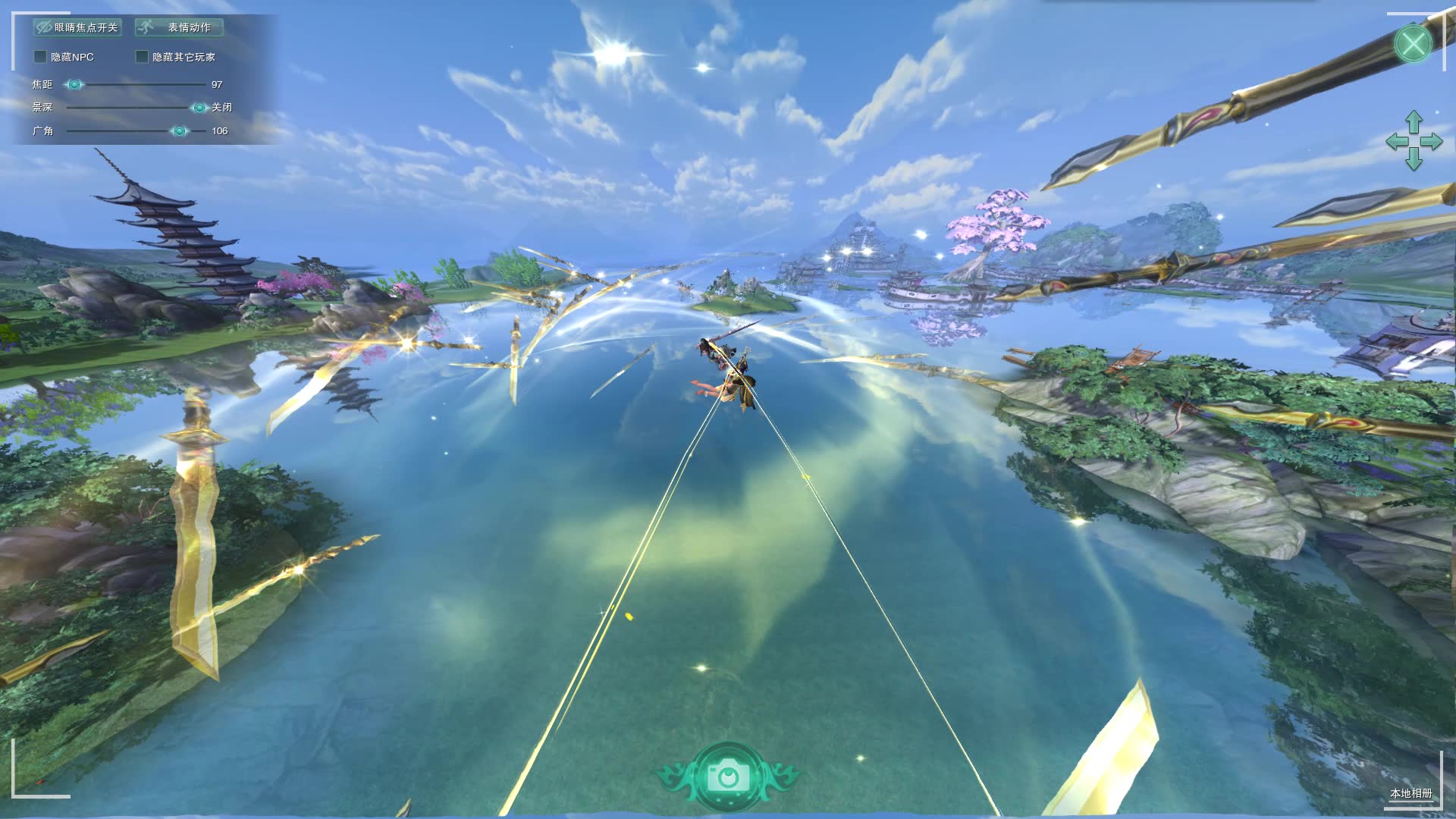Toggle the 眼睛焦点开关 button
The height and width of the screenshot is (819, 1456).
click(x=77, y=27)
